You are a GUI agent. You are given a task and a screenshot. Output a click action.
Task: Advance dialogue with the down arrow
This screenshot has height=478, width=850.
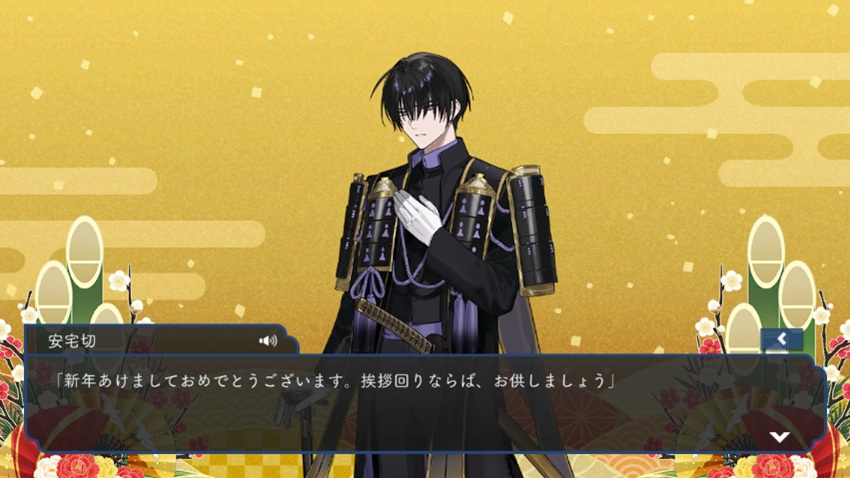coord(779,437)
